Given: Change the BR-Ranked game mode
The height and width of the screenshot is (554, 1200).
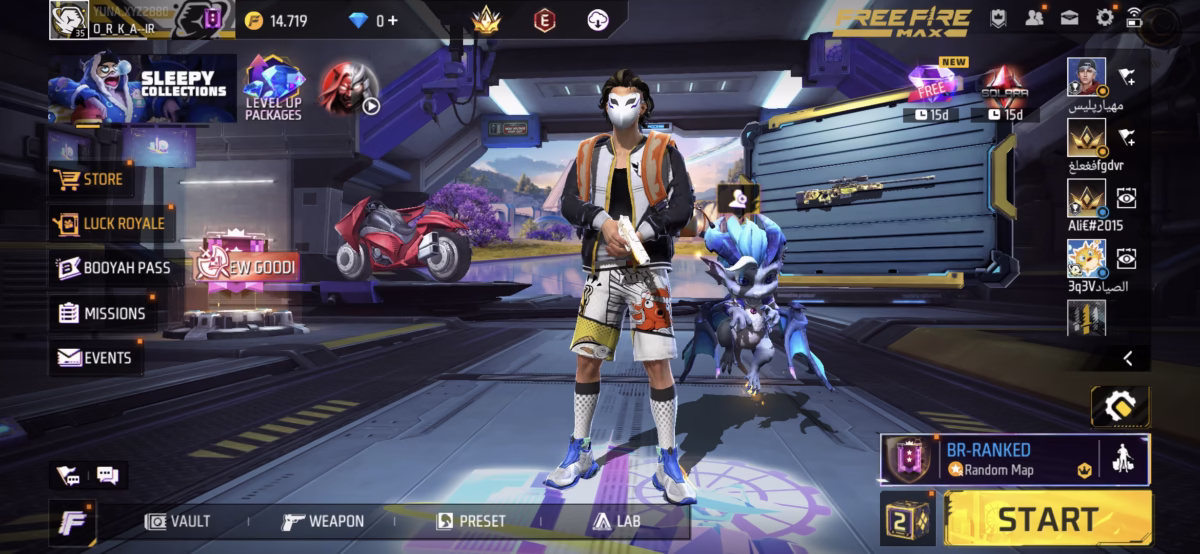Looking at the screenshot, I should (988, 459).
